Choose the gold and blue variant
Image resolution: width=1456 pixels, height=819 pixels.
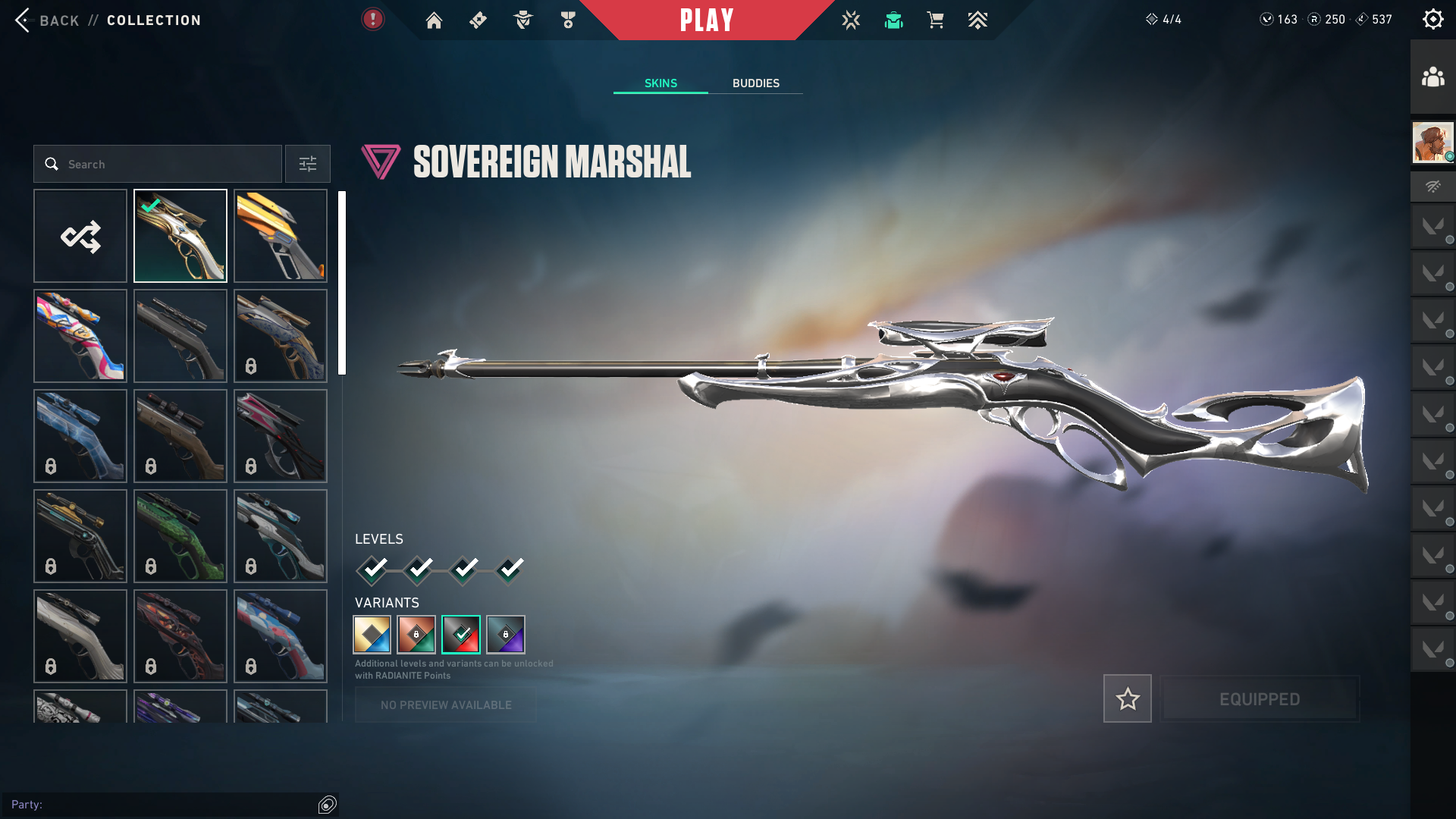click(372, 635)
